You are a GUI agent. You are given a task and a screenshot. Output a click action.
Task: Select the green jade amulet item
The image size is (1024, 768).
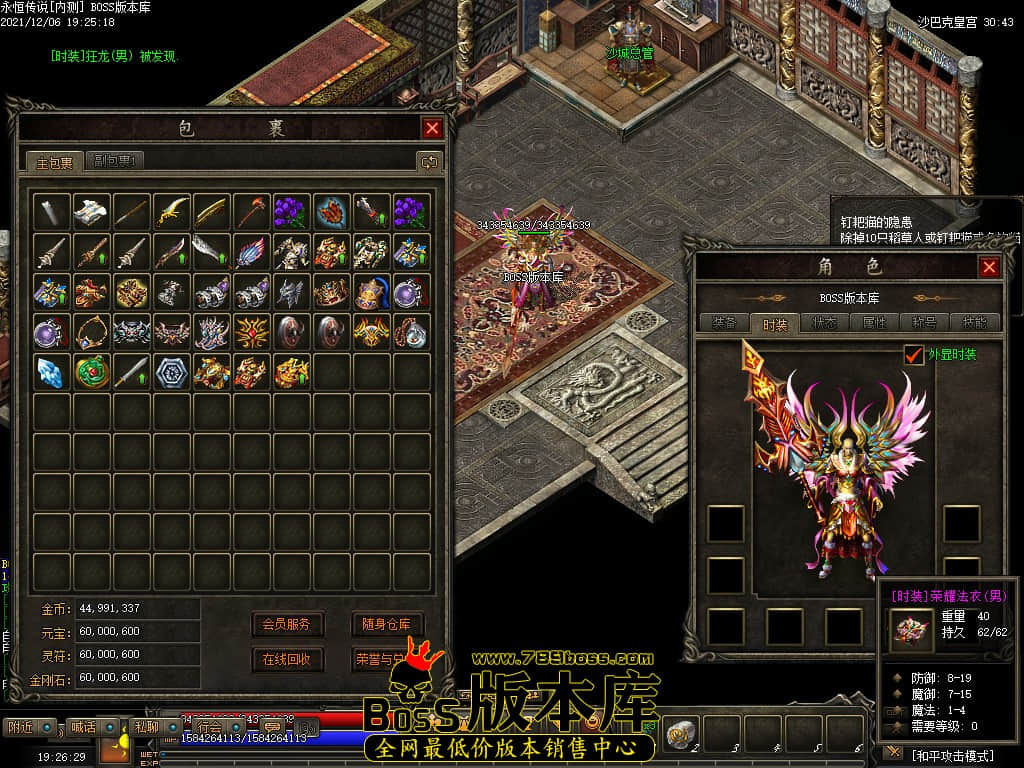pos(91,371)
